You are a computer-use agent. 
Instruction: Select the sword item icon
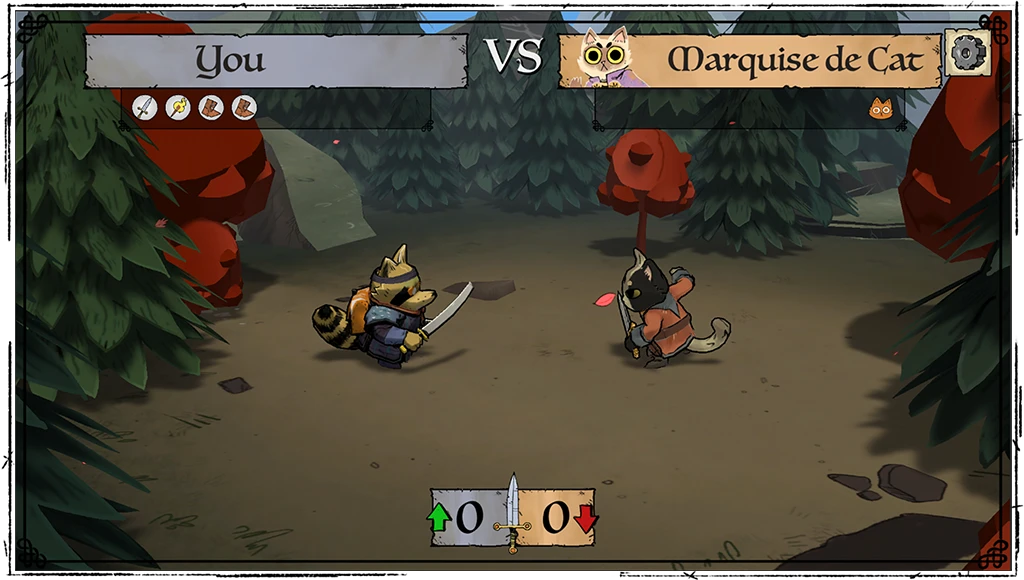point(145,107)
